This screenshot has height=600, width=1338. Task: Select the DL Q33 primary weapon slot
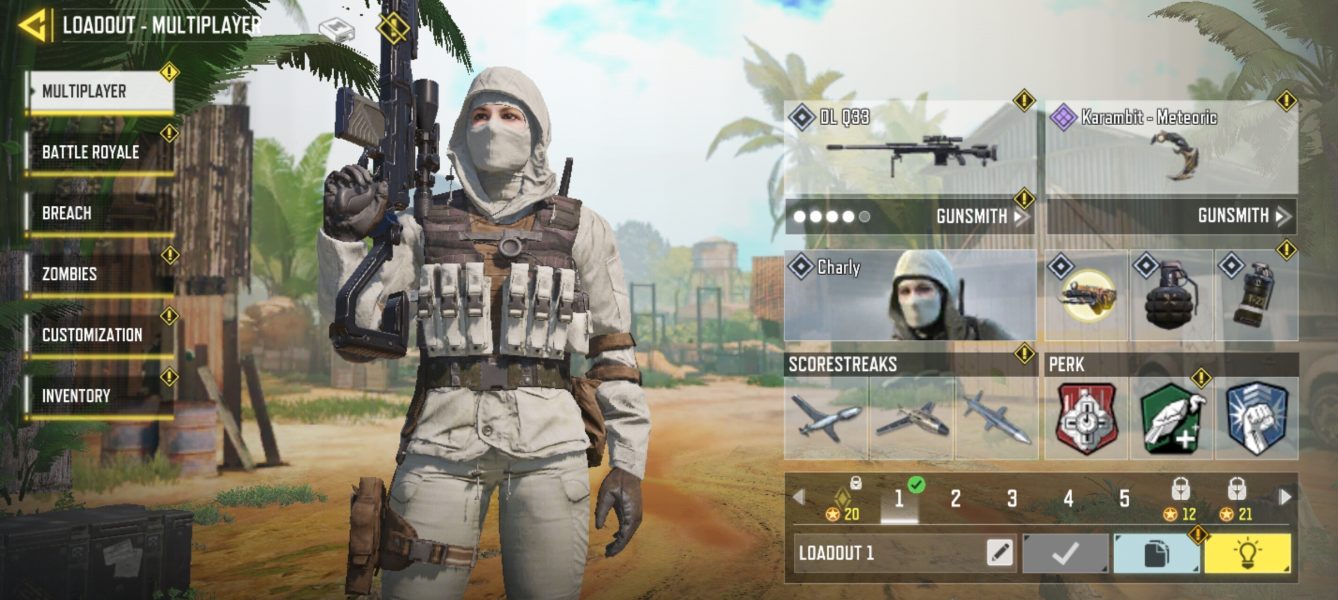pos(908,148)
